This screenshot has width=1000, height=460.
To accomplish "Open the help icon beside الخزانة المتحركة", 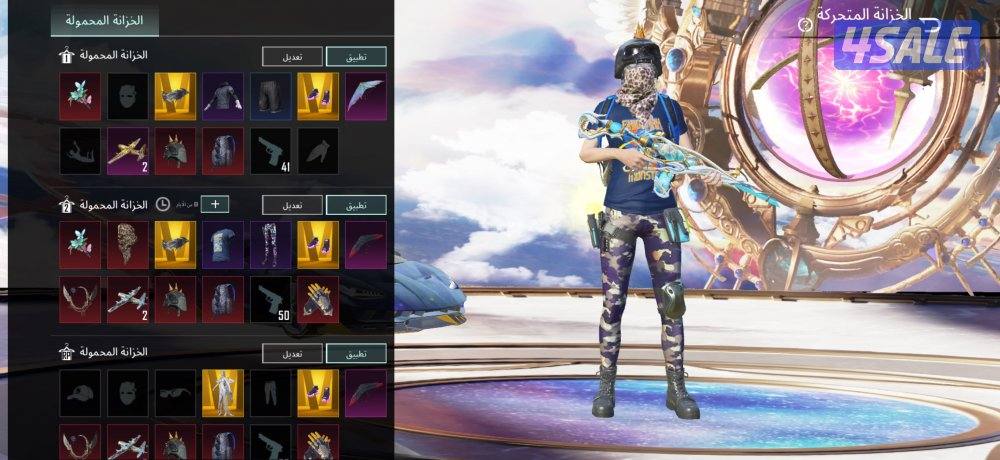I will [805, 22].
